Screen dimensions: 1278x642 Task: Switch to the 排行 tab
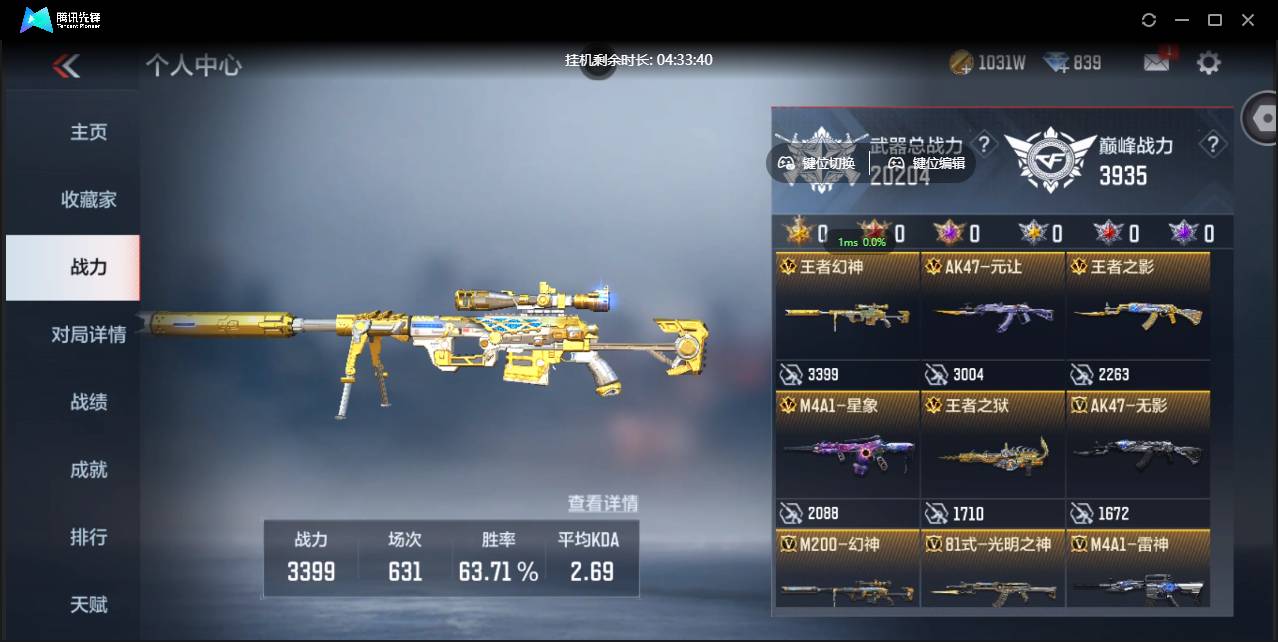[x=88, y=537]
